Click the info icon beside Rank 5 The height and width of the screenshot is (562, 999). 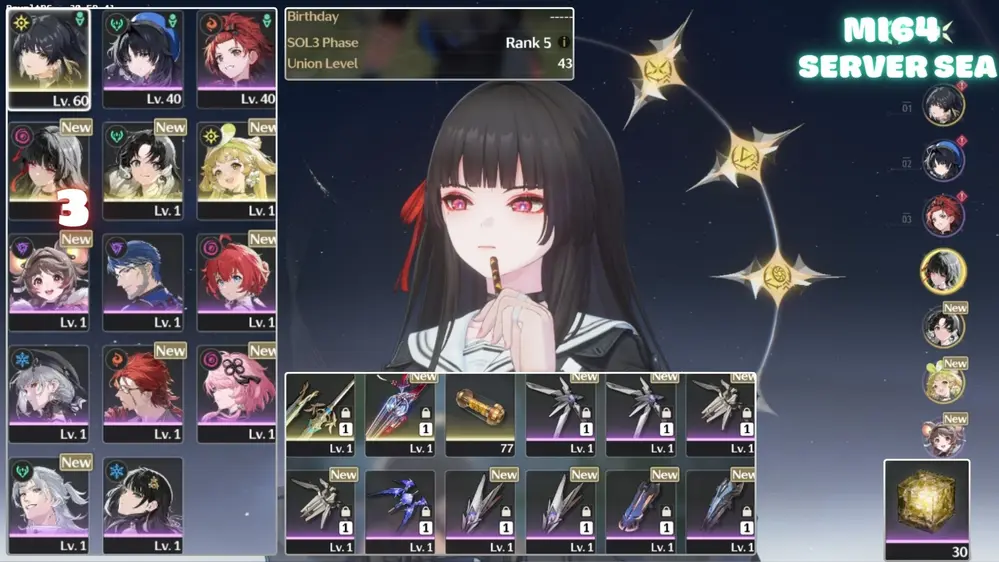coord(564,43)
